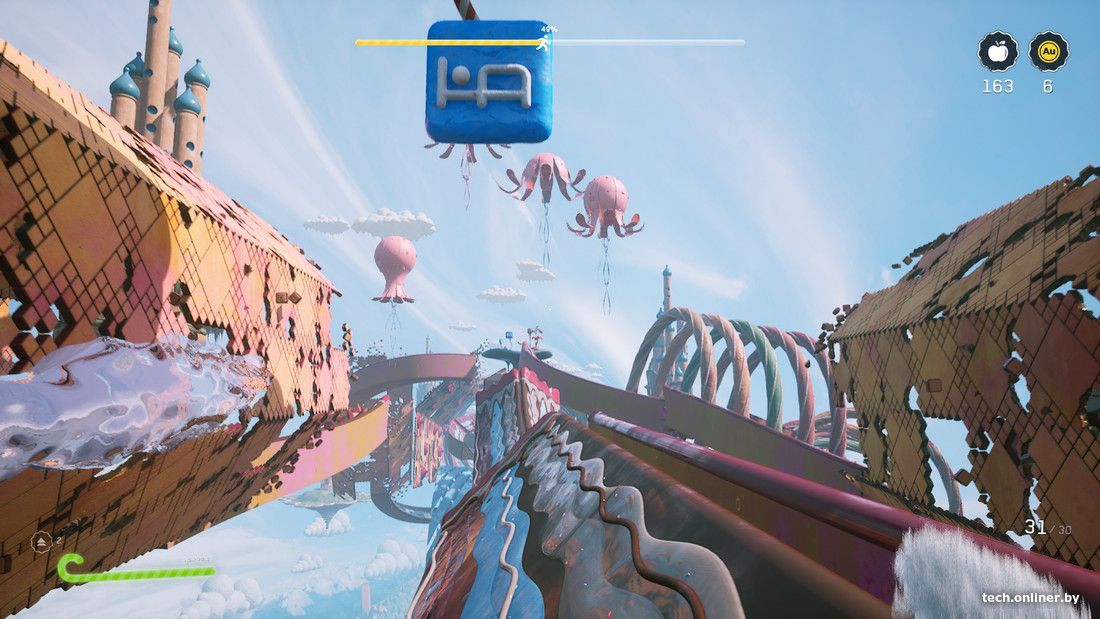Click the runner marker on the progress bar
1100x619 pixels.
[x=543, y=43]
